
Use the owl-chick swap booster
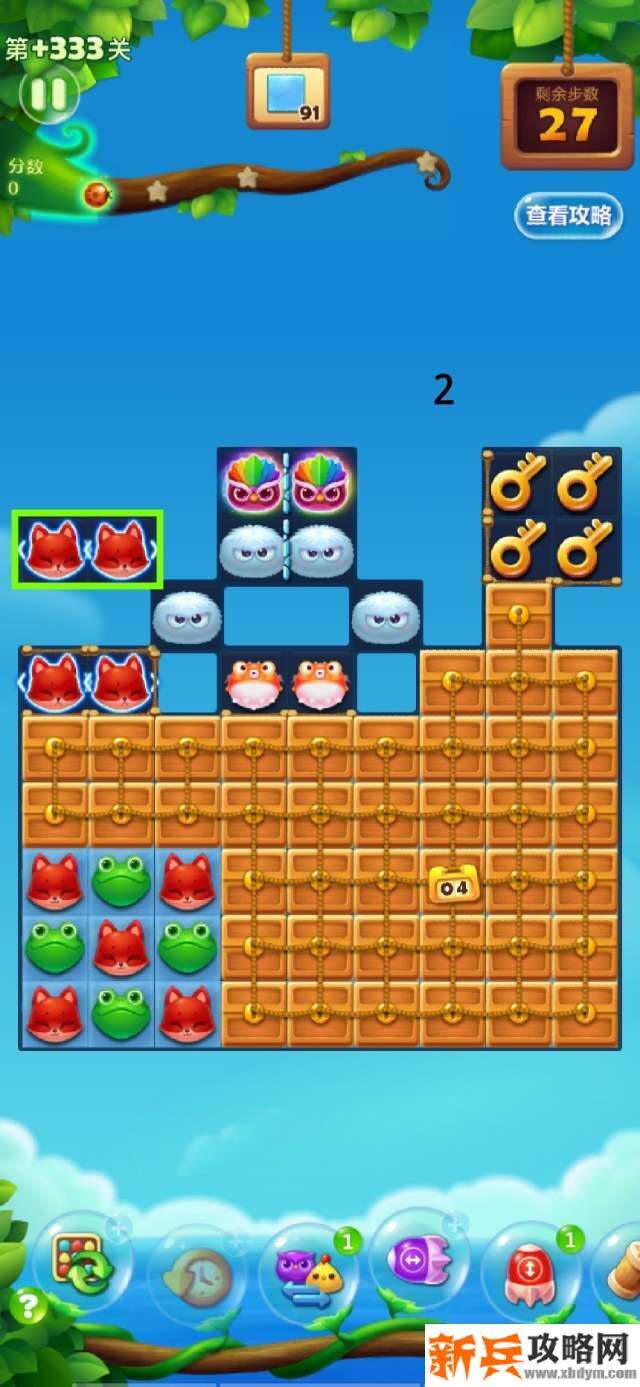point(308,1274)
